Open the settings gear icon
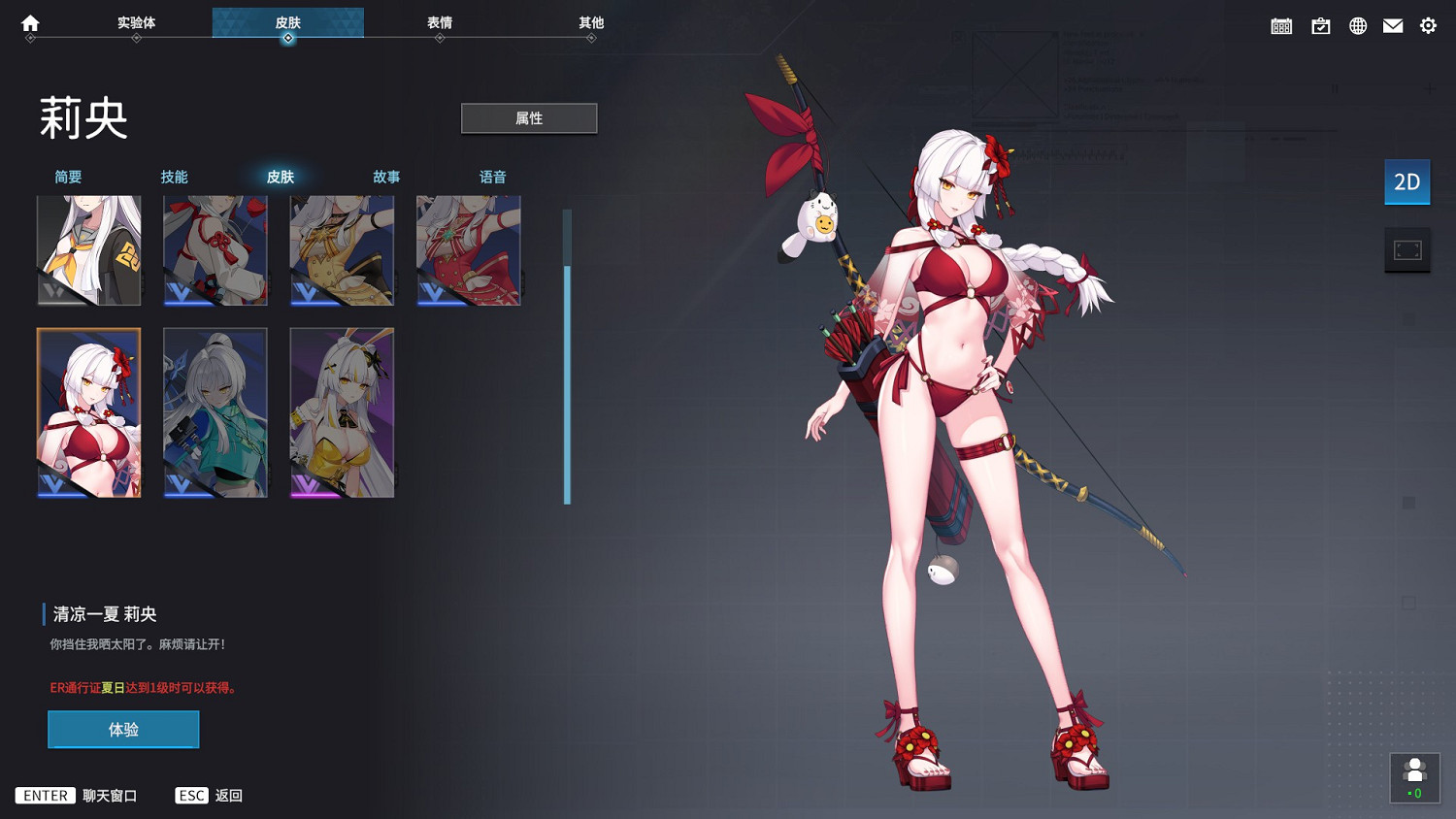Viewport: 1456px width, 819px height. click(x=1427, y=25)
